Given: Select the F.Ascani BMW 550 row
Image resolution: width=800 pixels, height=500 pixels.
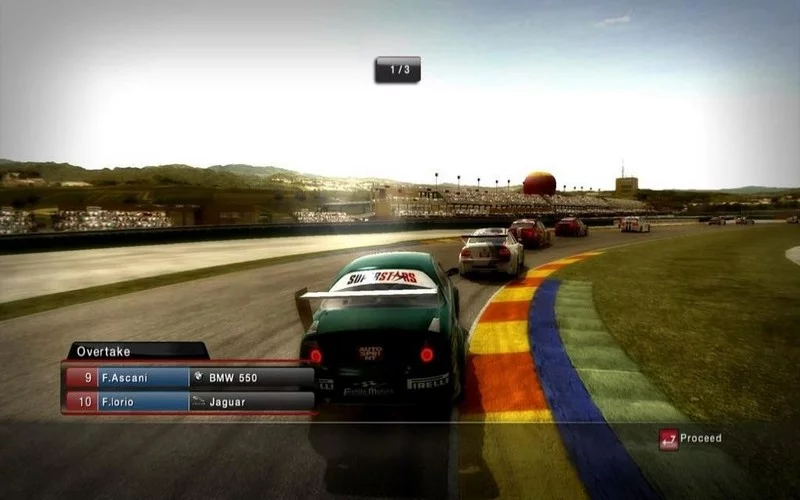Looking at the screenshot, I should pos(190,378).
